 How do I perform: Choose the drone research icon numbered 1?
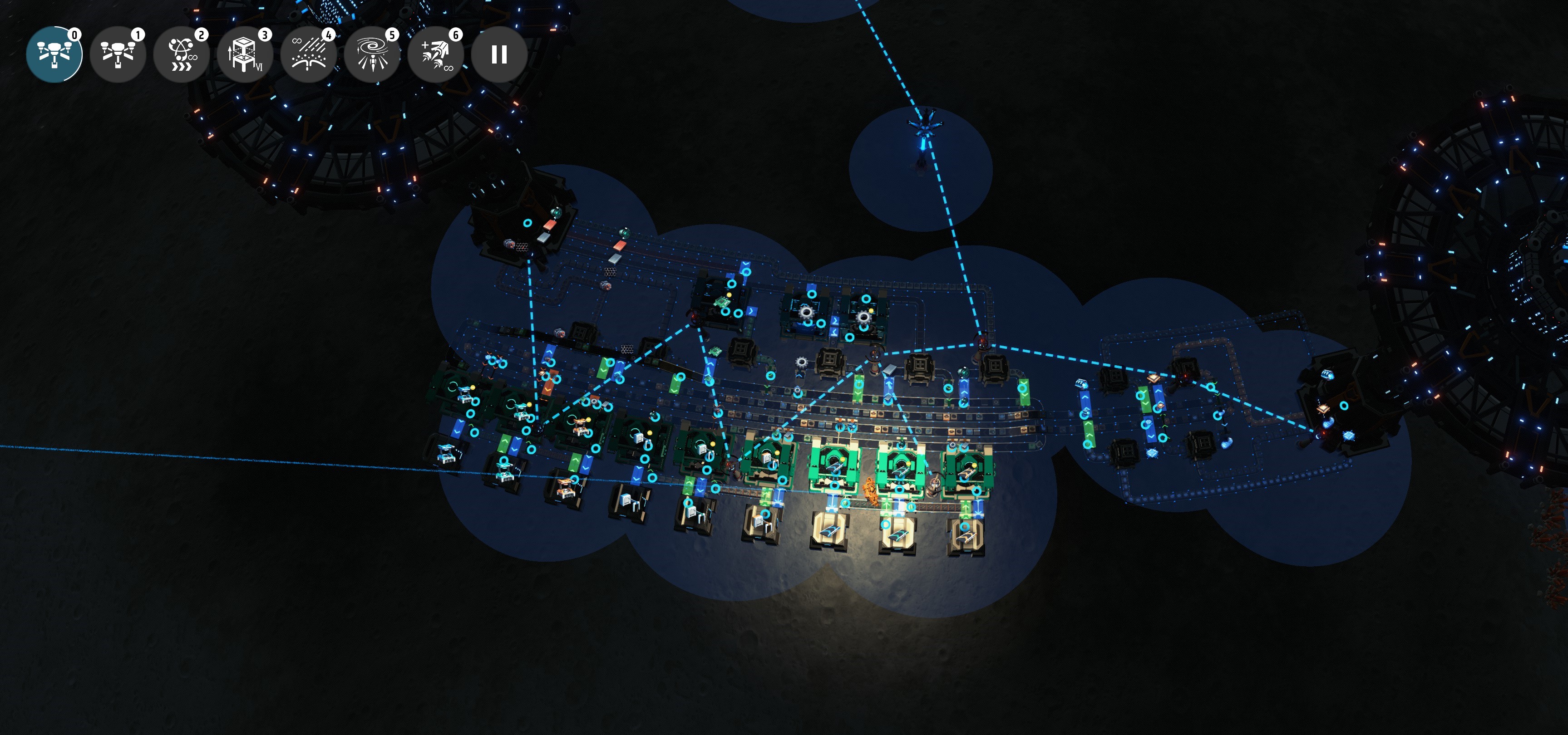click(x=118, y=54)
